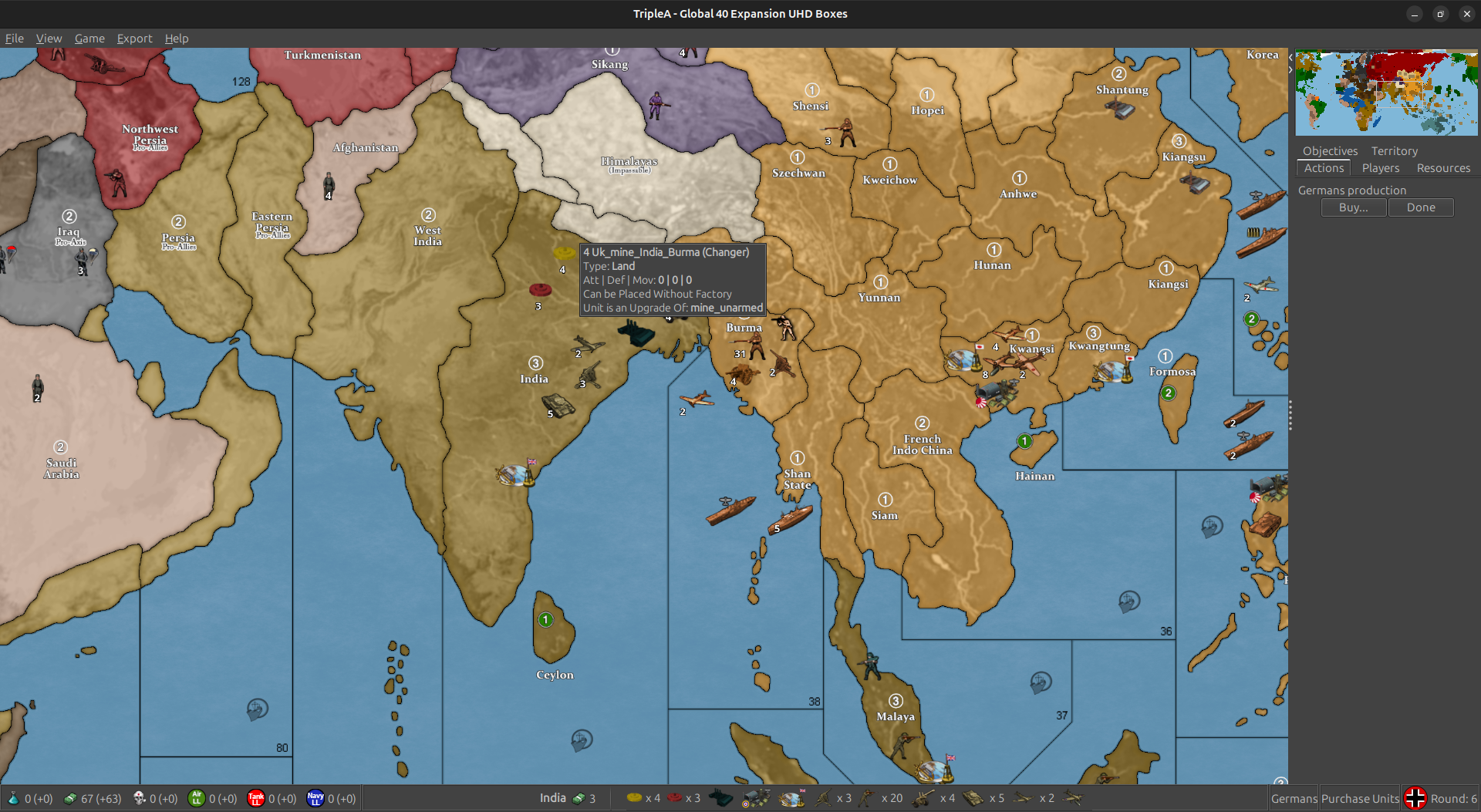Click the tech token flask icon in status bar
This screenshot has height=812, width=1481.
(14, 799)
